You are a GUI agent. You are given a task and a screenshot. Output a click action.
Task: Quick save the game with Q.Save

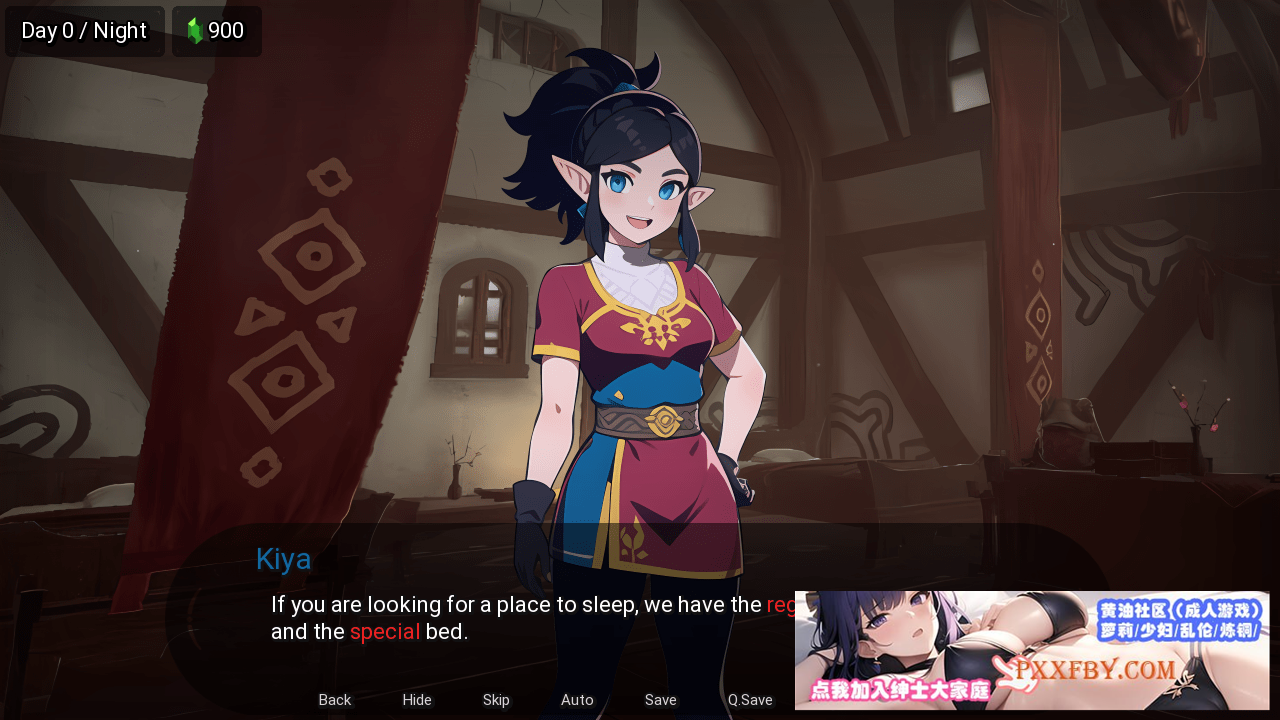[x=749, y=700]
